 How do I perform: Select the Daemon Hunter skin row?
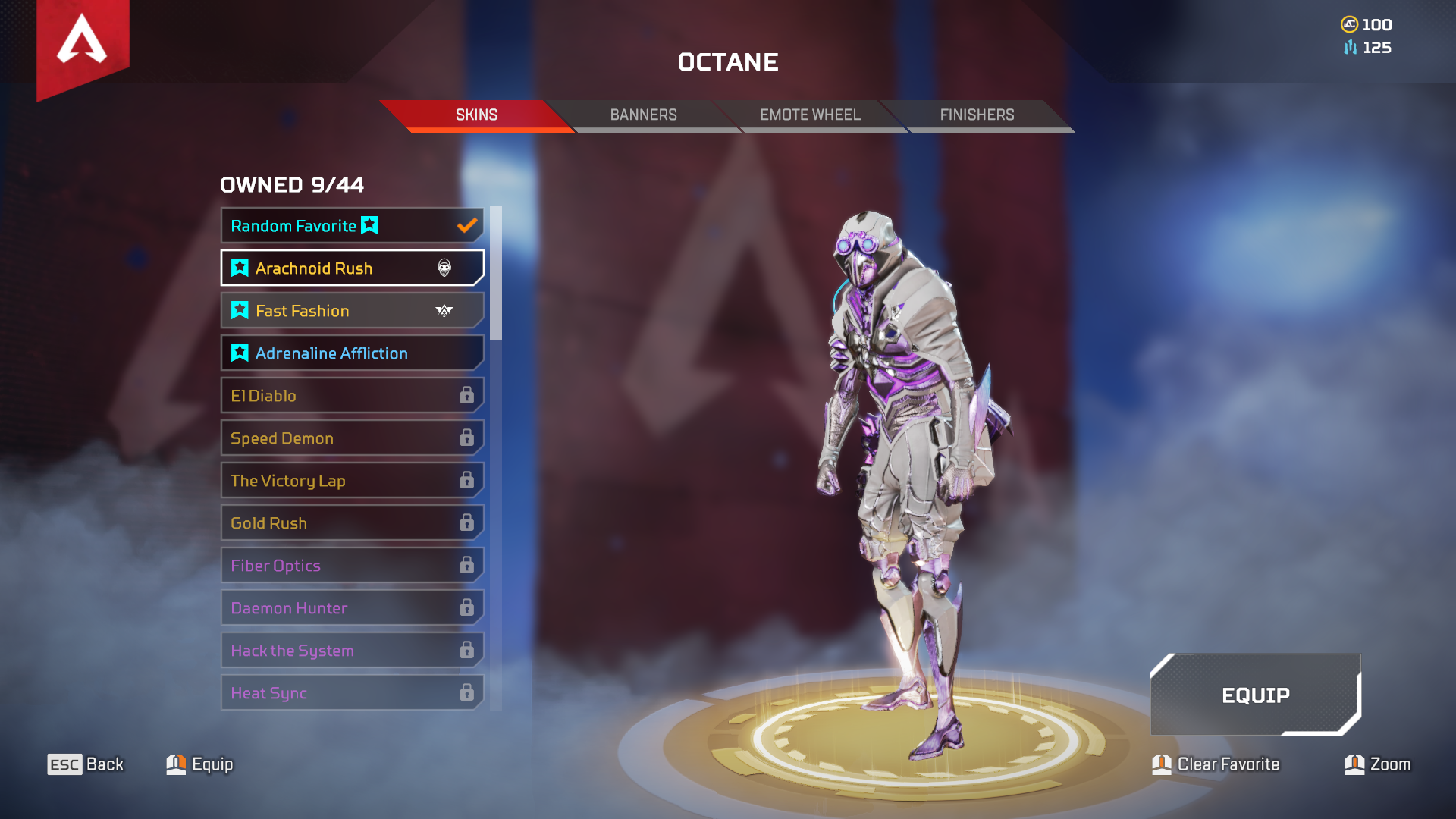(352, 607)
